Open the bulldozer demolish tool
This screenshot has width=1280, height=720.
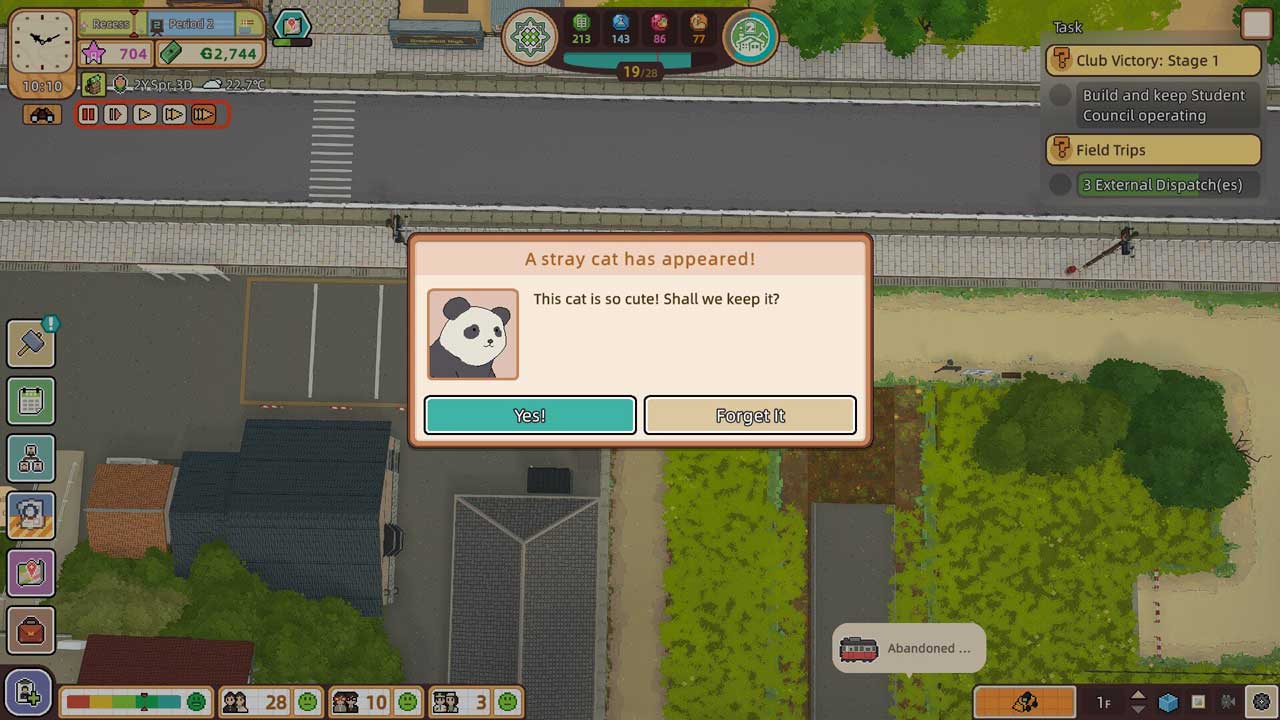point(1024,702)
